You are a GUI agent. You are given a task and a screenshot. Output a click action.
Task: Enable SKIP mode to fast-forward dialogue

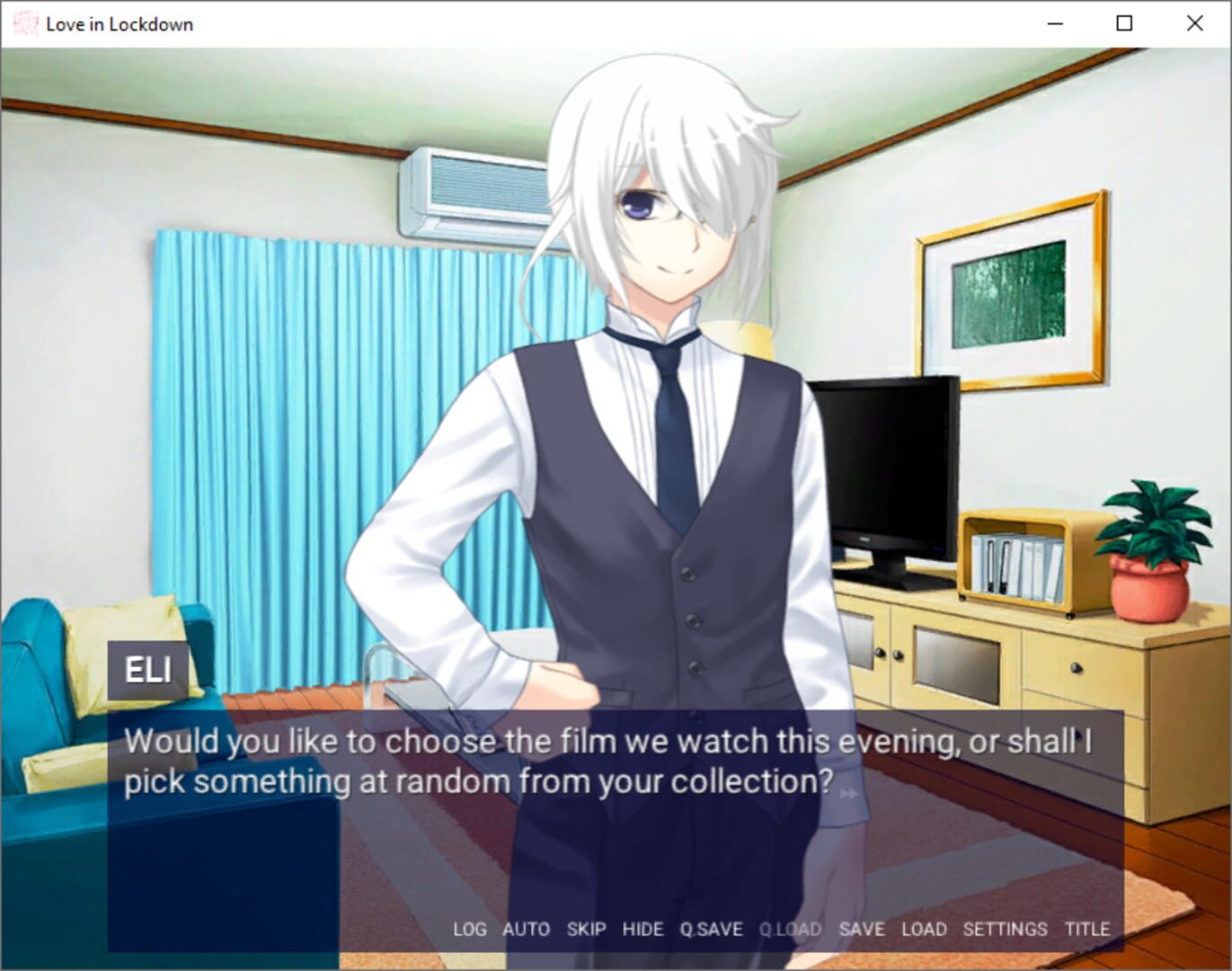tap(587, 929)
